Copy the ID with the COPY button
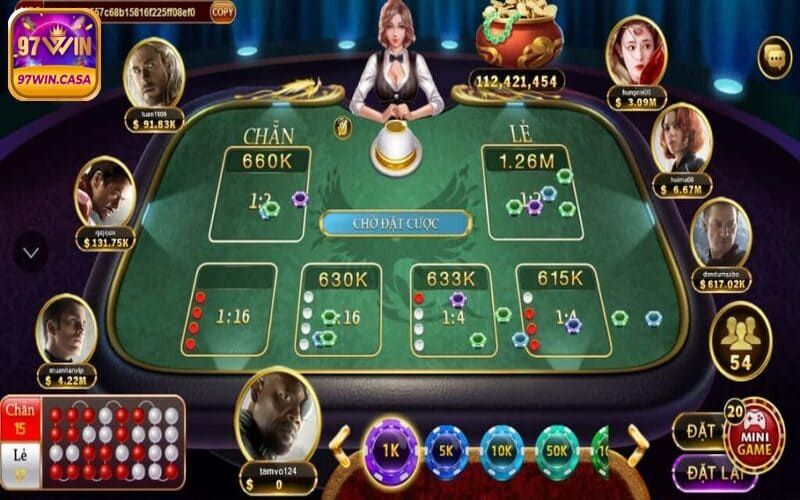The height and width of the screenshot is (500, 800). [223, 12]
